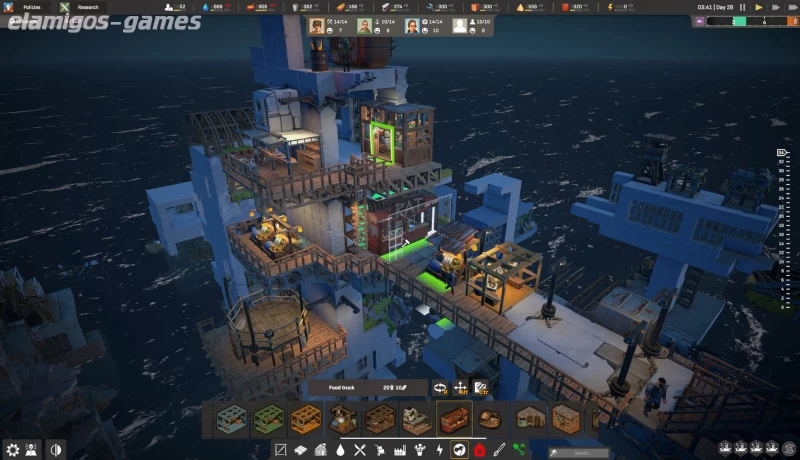Toggle the half-circle contrast view button

click(56, 450)
